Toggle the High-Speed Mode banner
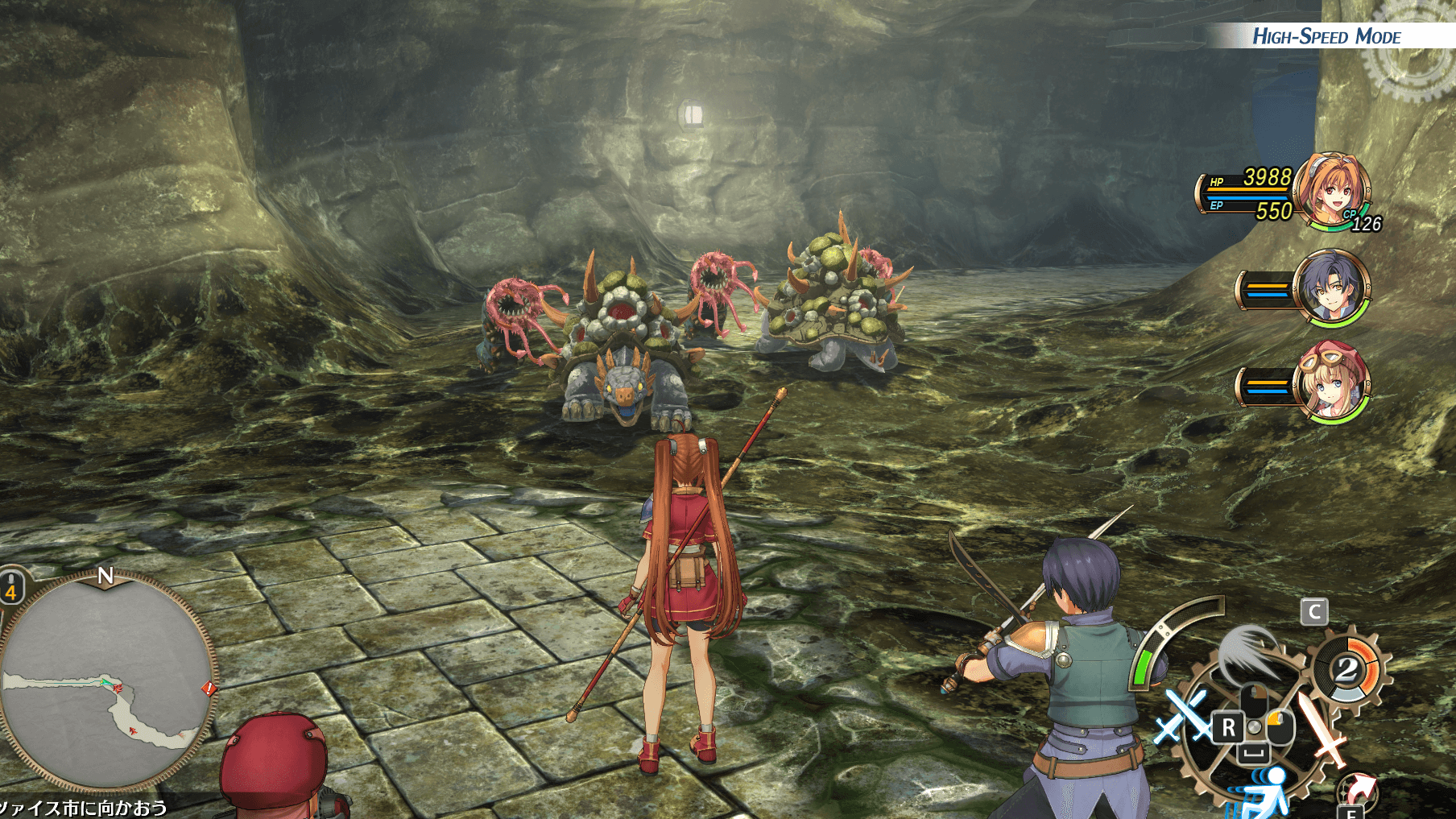Viewport: 1456px width, 819px height. pyautogui.click(x=1326, y=36)
